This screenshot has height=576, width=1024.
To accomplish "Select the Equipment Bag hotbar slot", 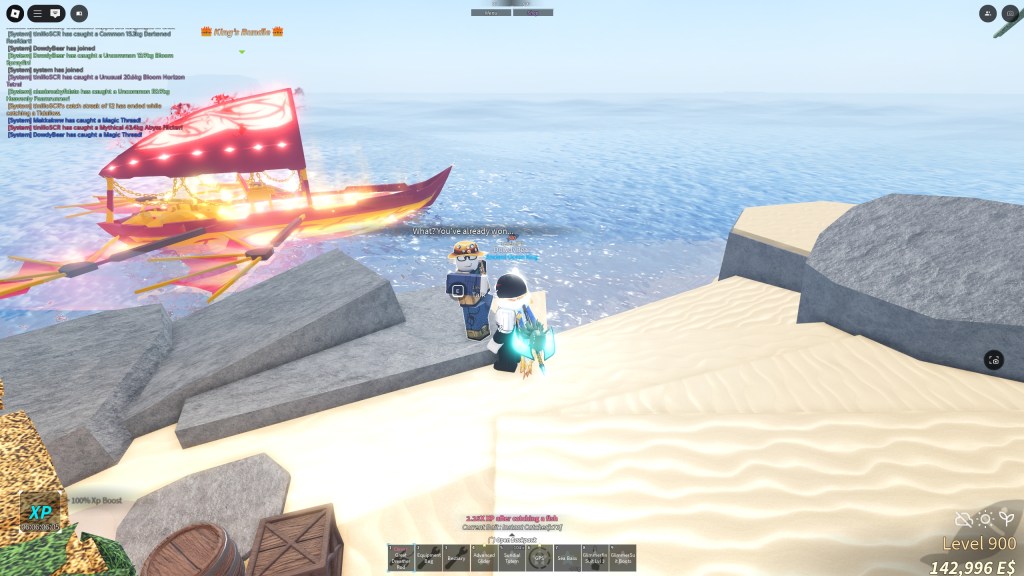I will coord(428,557).
